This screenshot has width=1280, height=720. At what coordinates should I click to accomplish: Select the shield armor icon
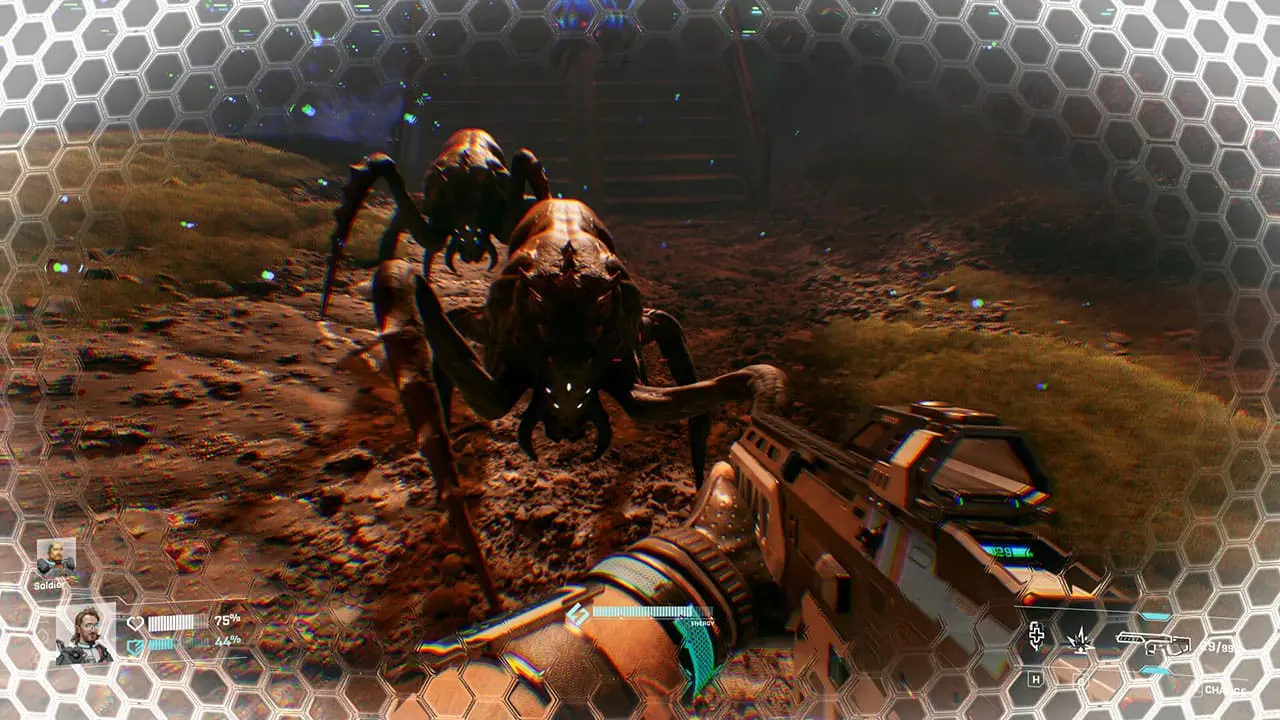pos(135,644)
